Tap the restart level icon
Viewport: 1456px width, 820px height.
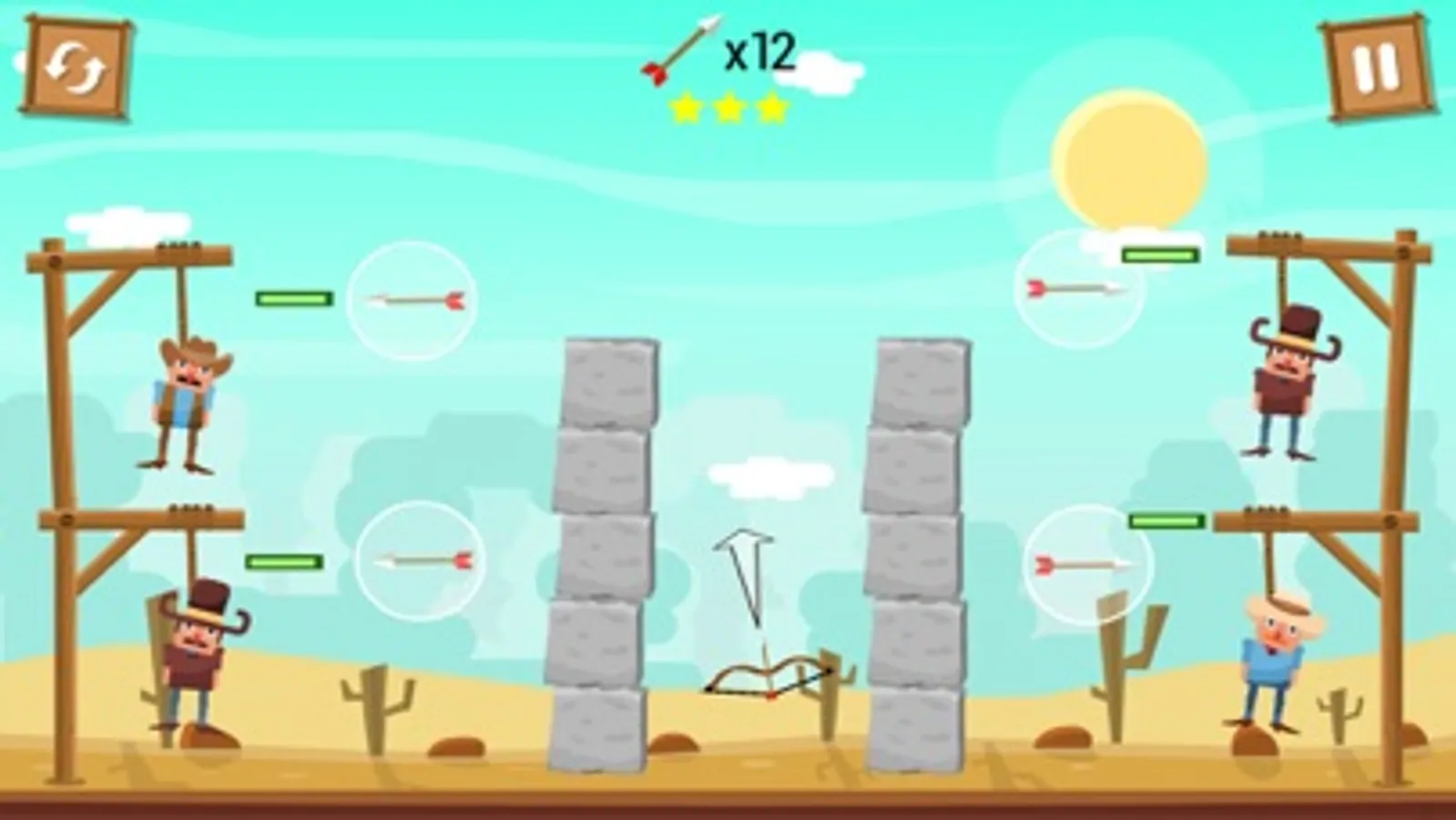click(x=77, y=68)
